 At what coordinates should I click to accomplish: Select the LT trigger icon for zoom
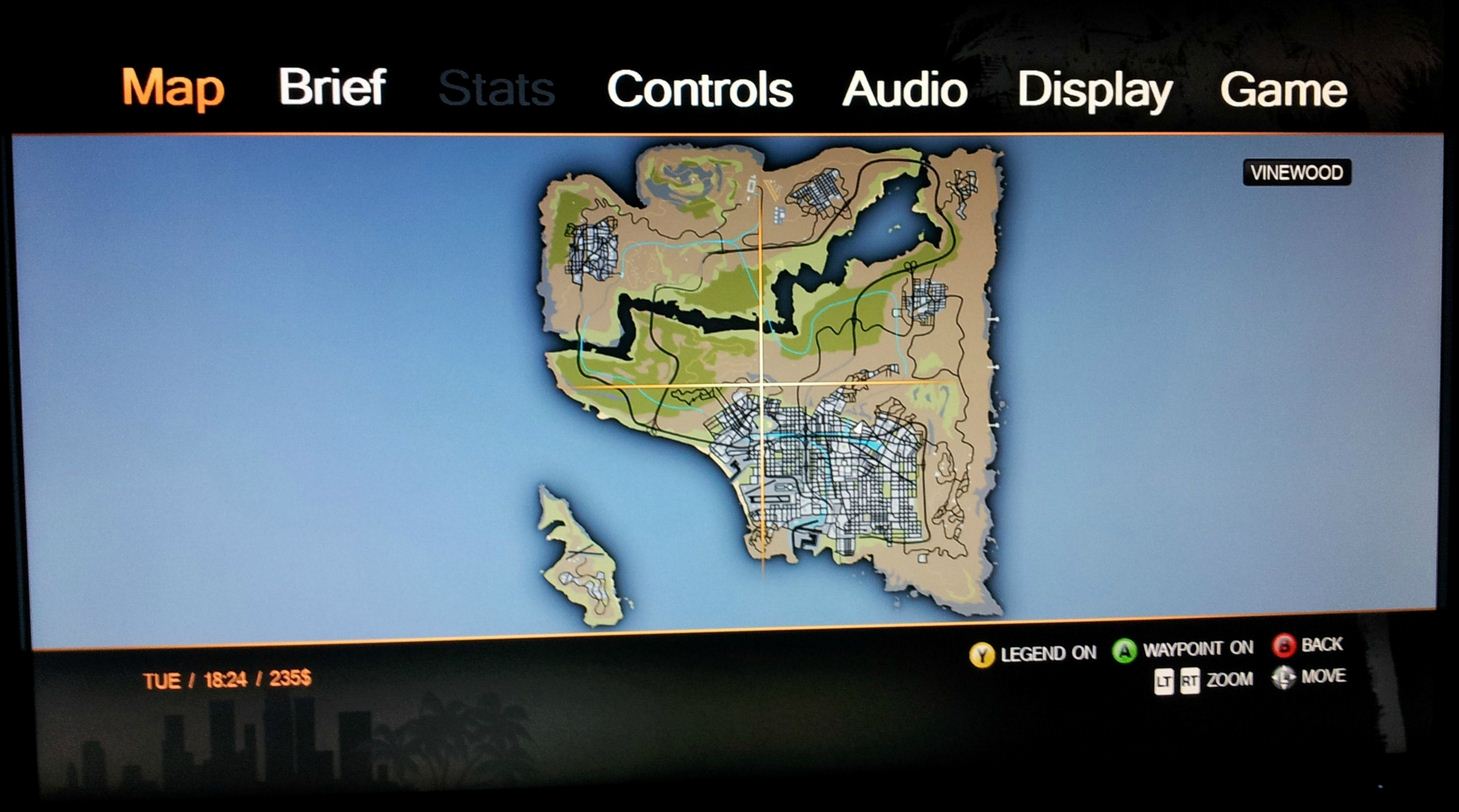pyautogui.click(x=1165, y=679)
